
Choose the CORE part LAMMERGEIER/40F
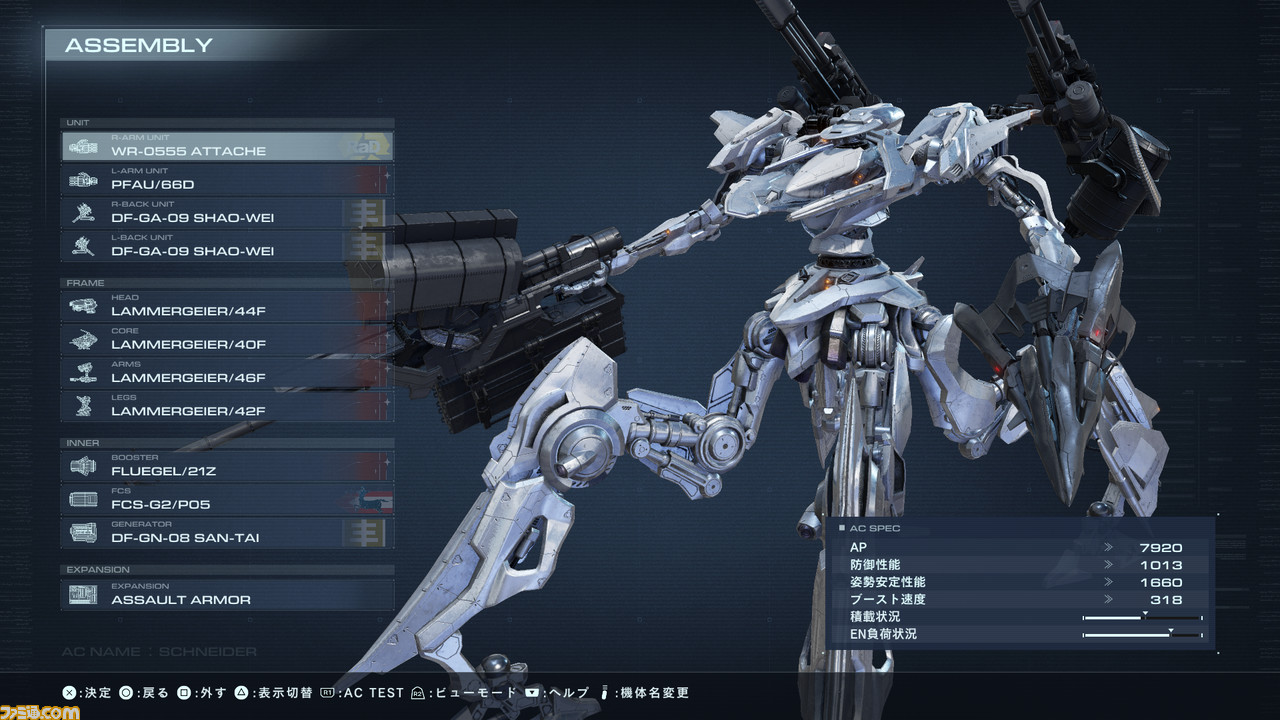[228, 340]
